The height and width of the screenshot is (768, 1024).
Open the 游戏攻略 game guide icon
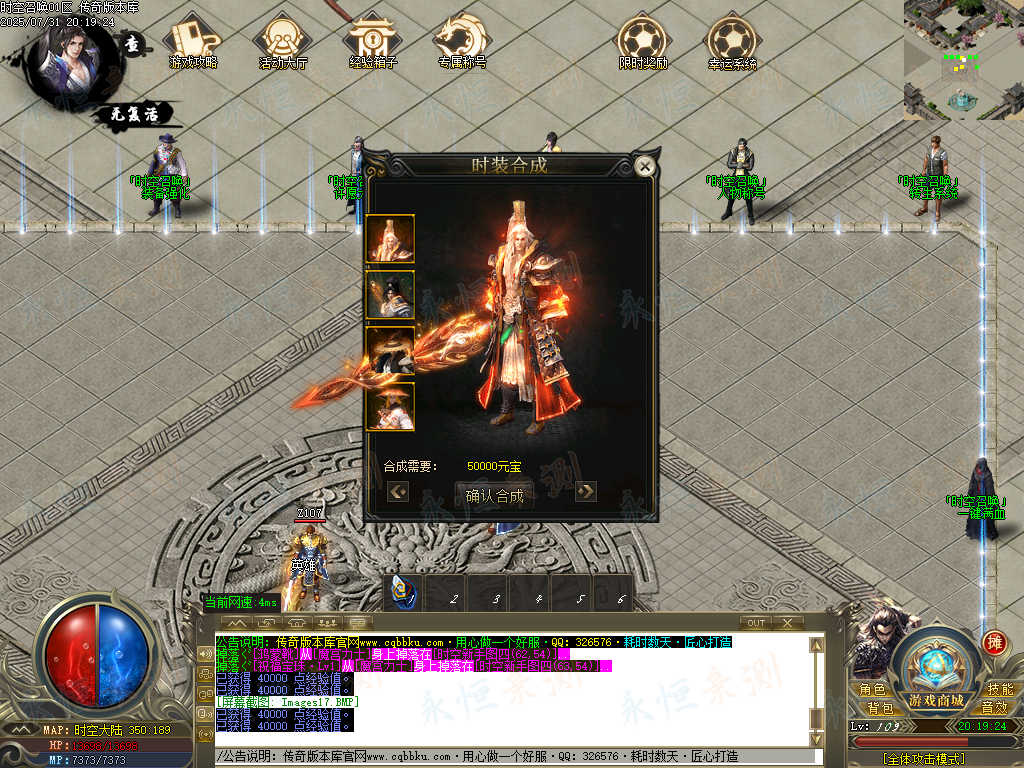pyautogui.click(x=193, y=41)
